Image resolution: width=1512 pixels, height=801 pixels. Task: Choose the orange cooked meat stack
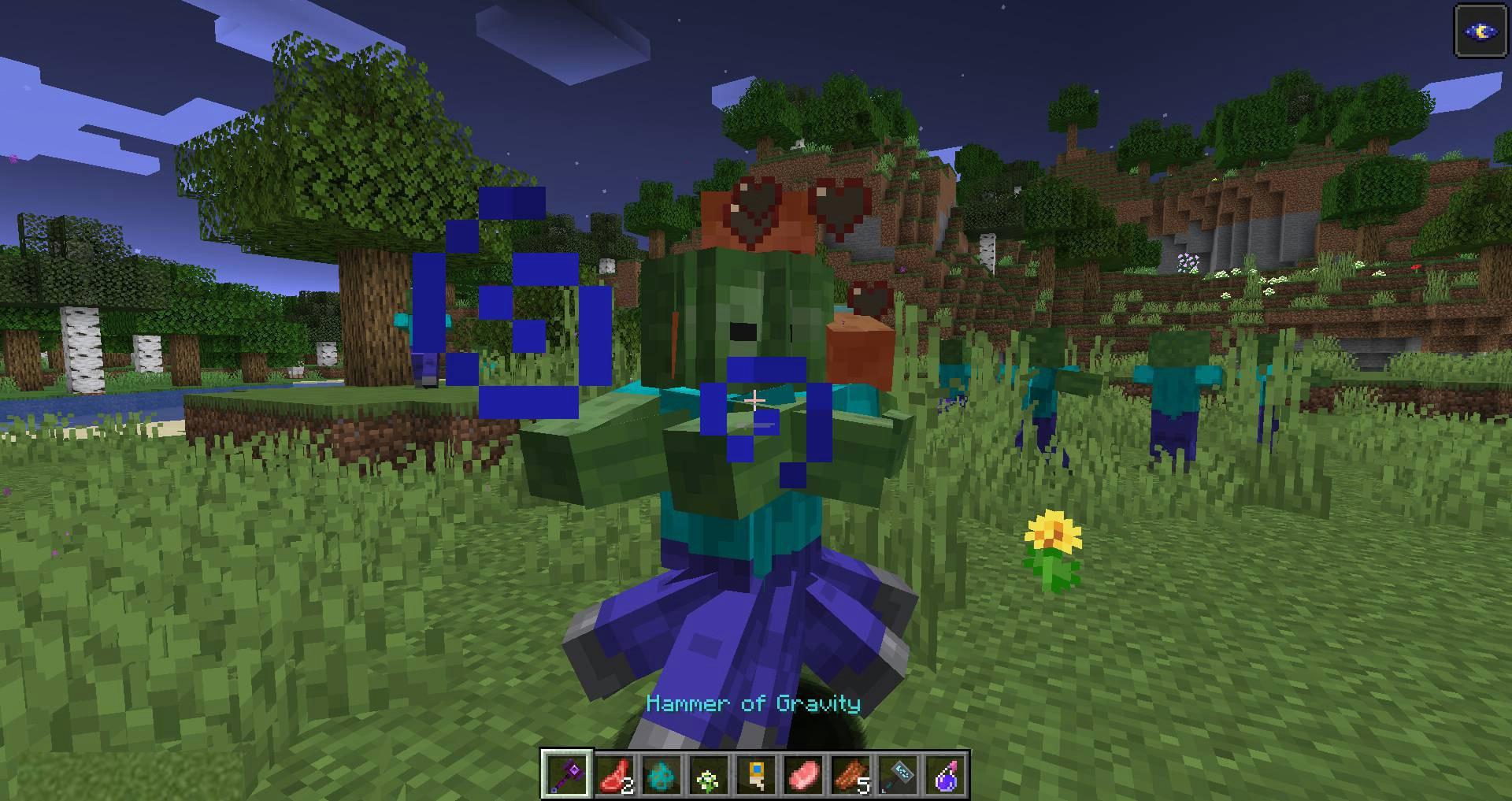pyautogui.click(x=850, y=774)
